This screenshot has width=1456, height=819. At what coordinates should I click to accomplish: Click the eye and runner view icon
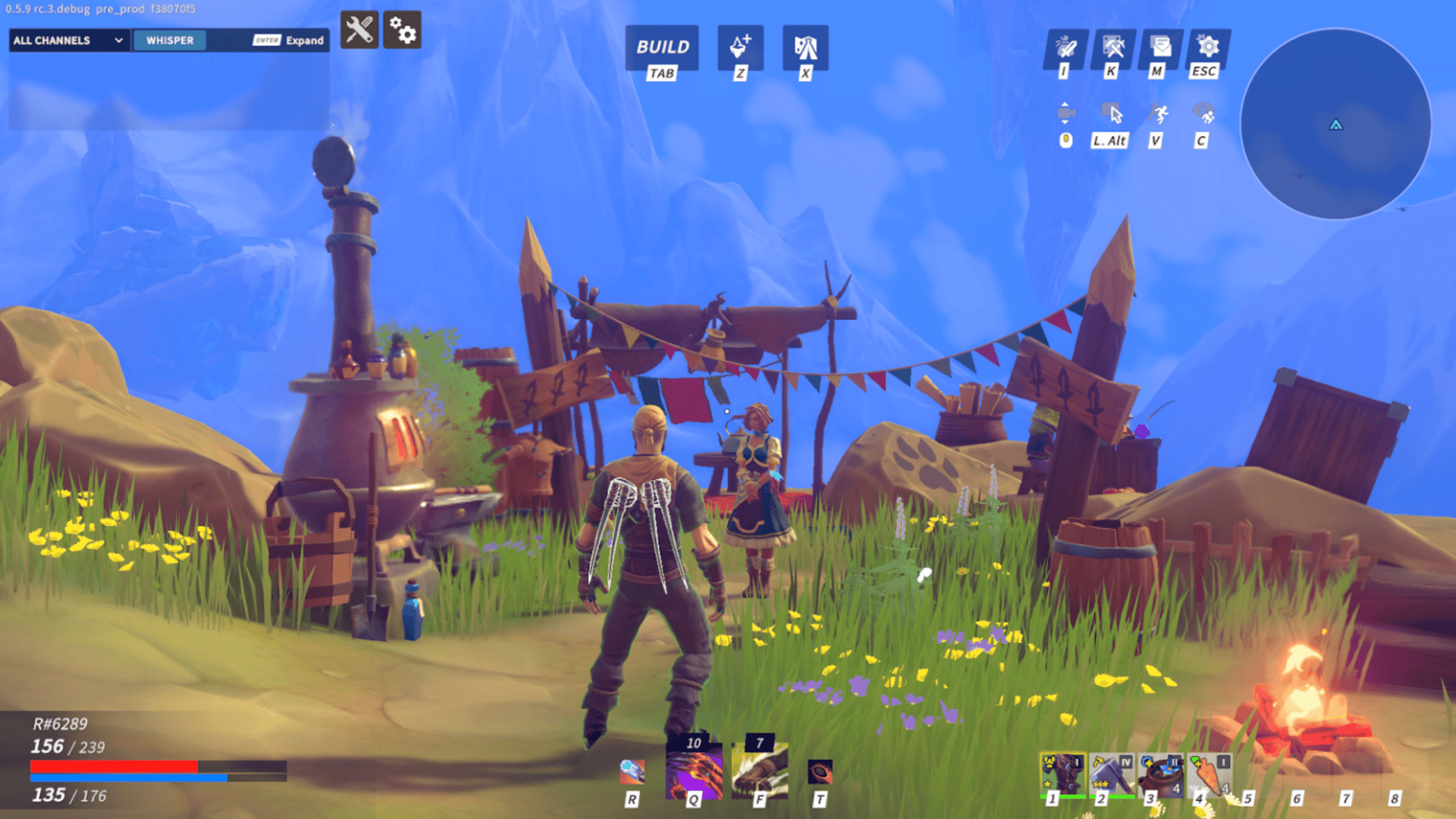[x=1204, y=114]
